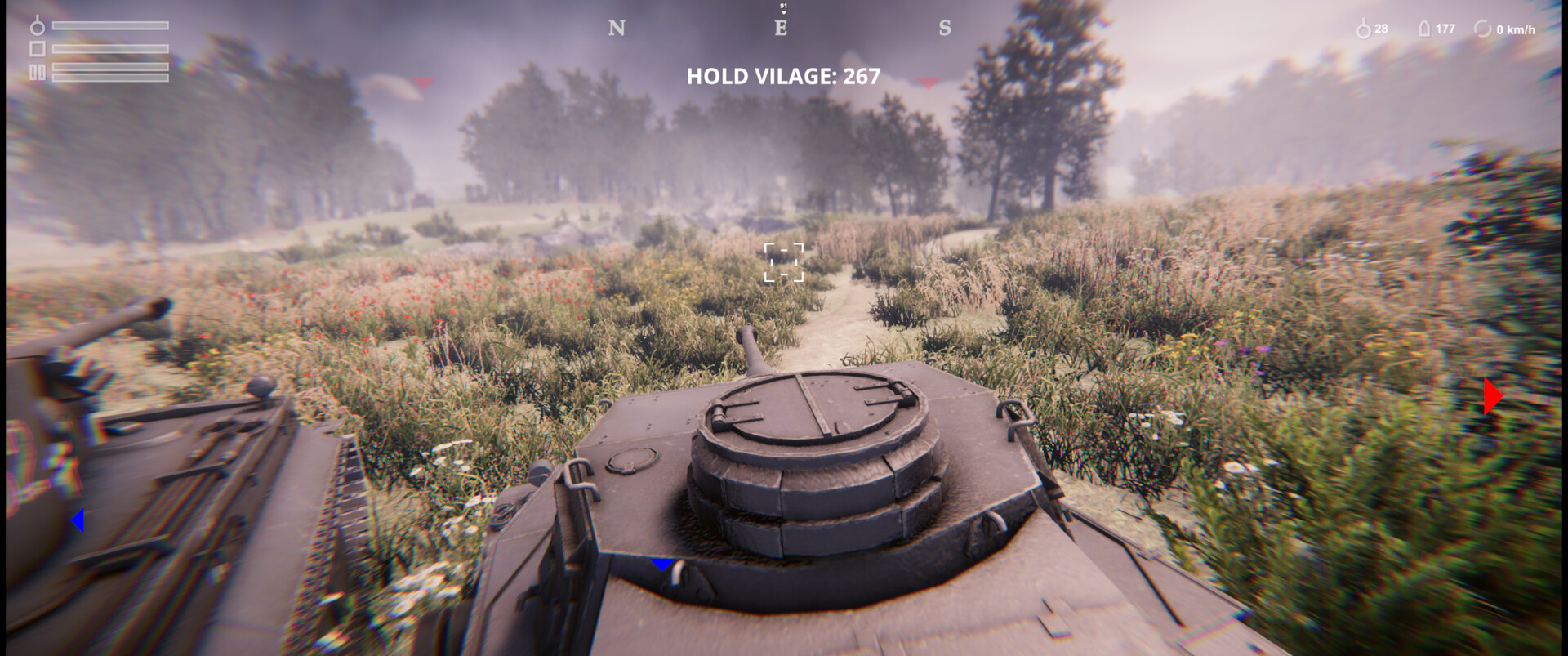Click the grenade count icon showing 28
Viewport: 1568px width, 656px height.
click(1363, 29)
